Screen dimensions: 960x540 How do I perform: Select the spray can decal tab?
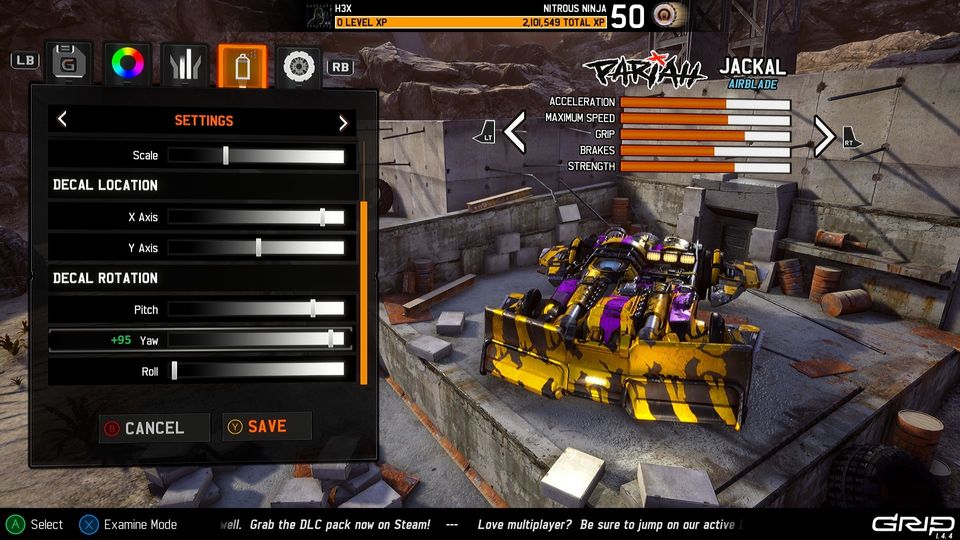tap(242, 65)
